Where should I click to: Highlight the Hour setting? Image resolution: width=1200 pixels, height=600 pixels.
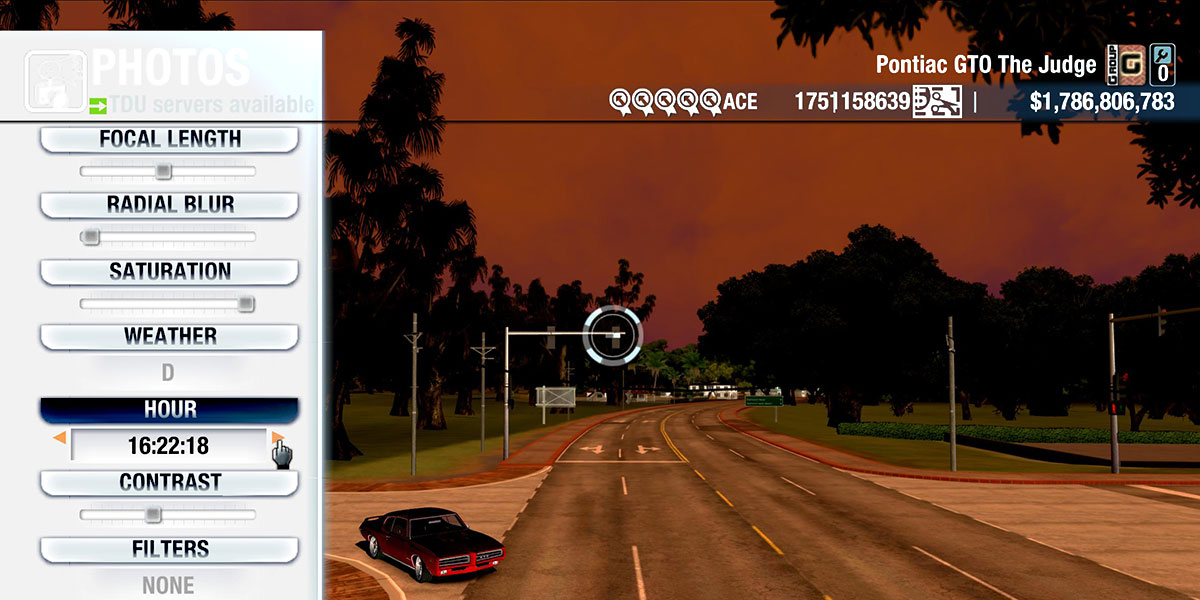(169, 410)
